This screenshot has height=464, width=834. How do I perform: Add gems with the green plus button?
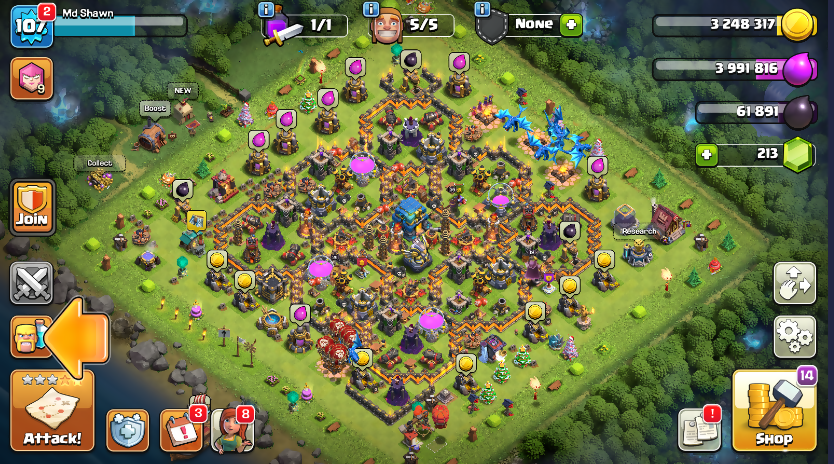coord(707,154)
